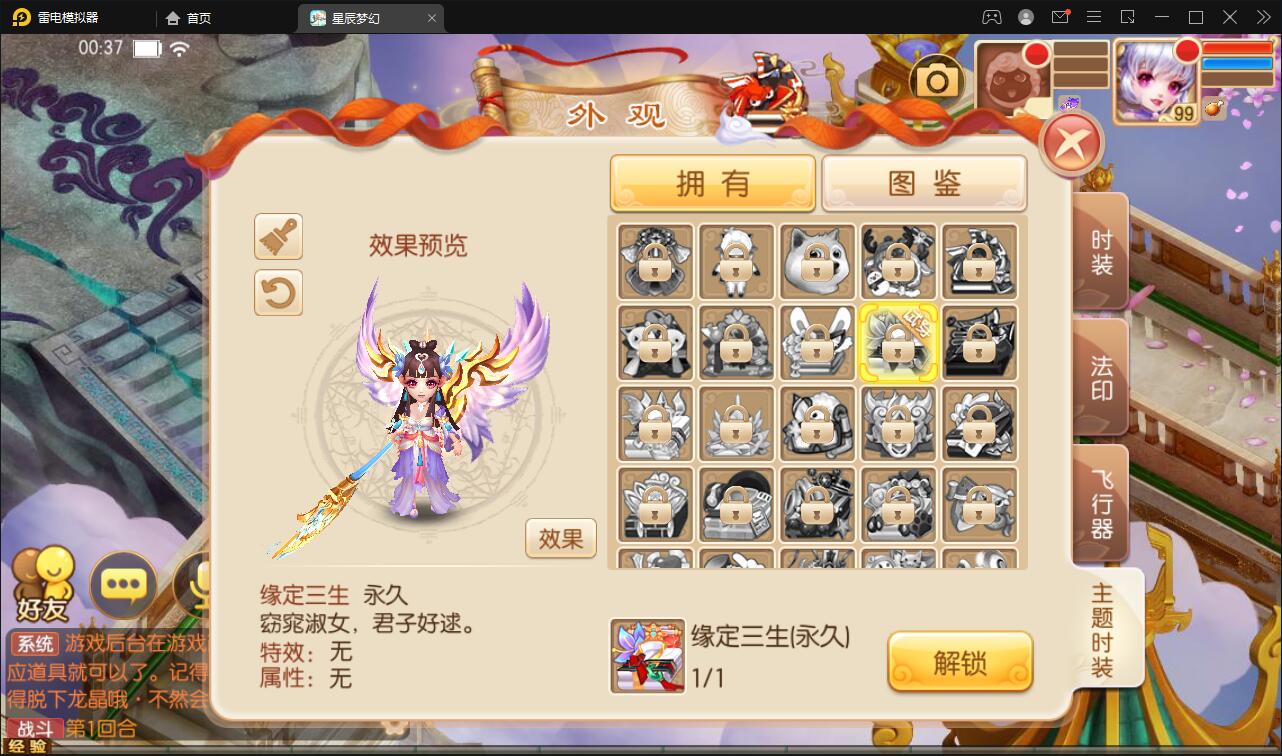1282x756 pixels.
Task: Switch to the 法印 side tab
Action: (x=1100, y=375)
